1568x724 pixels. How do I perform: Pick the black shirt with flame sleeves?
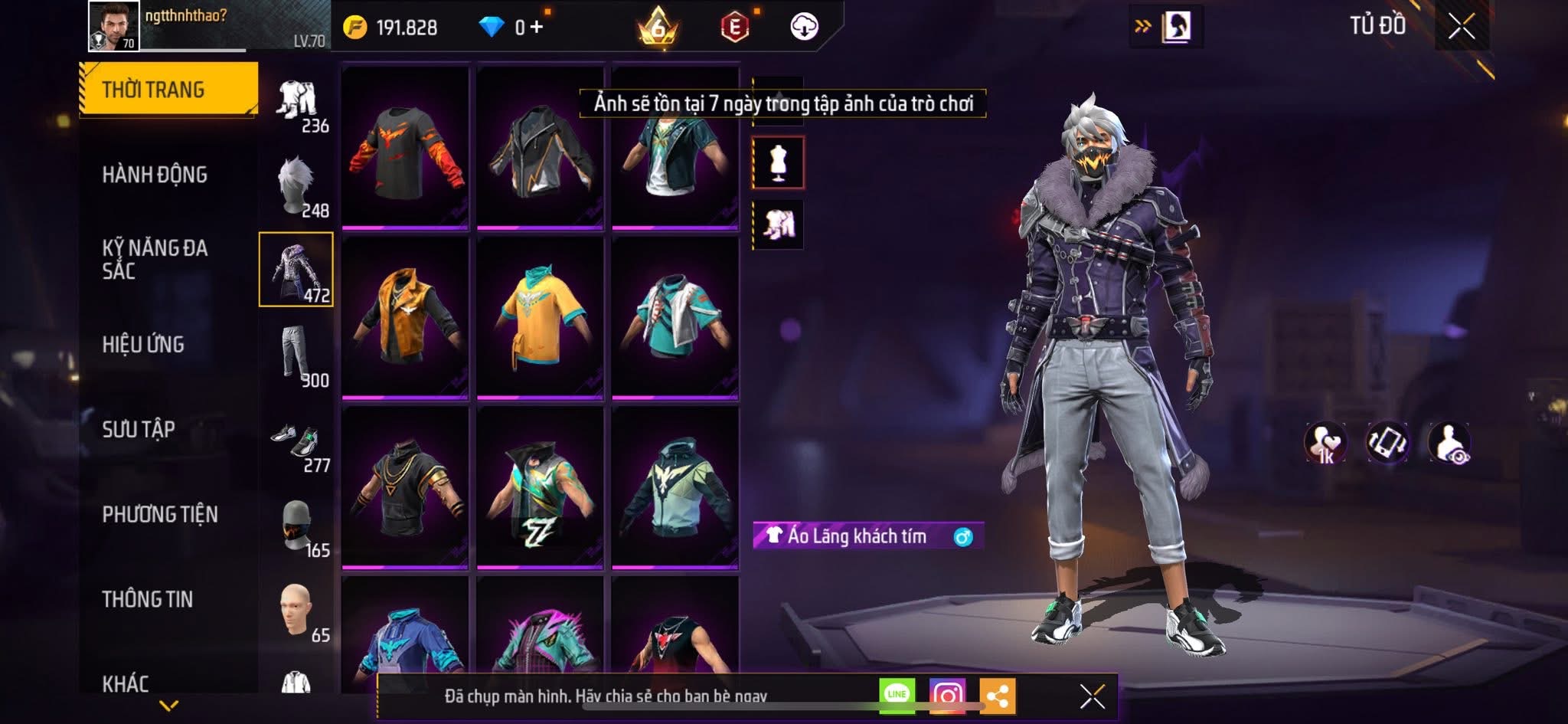click(x=405, y=147)
